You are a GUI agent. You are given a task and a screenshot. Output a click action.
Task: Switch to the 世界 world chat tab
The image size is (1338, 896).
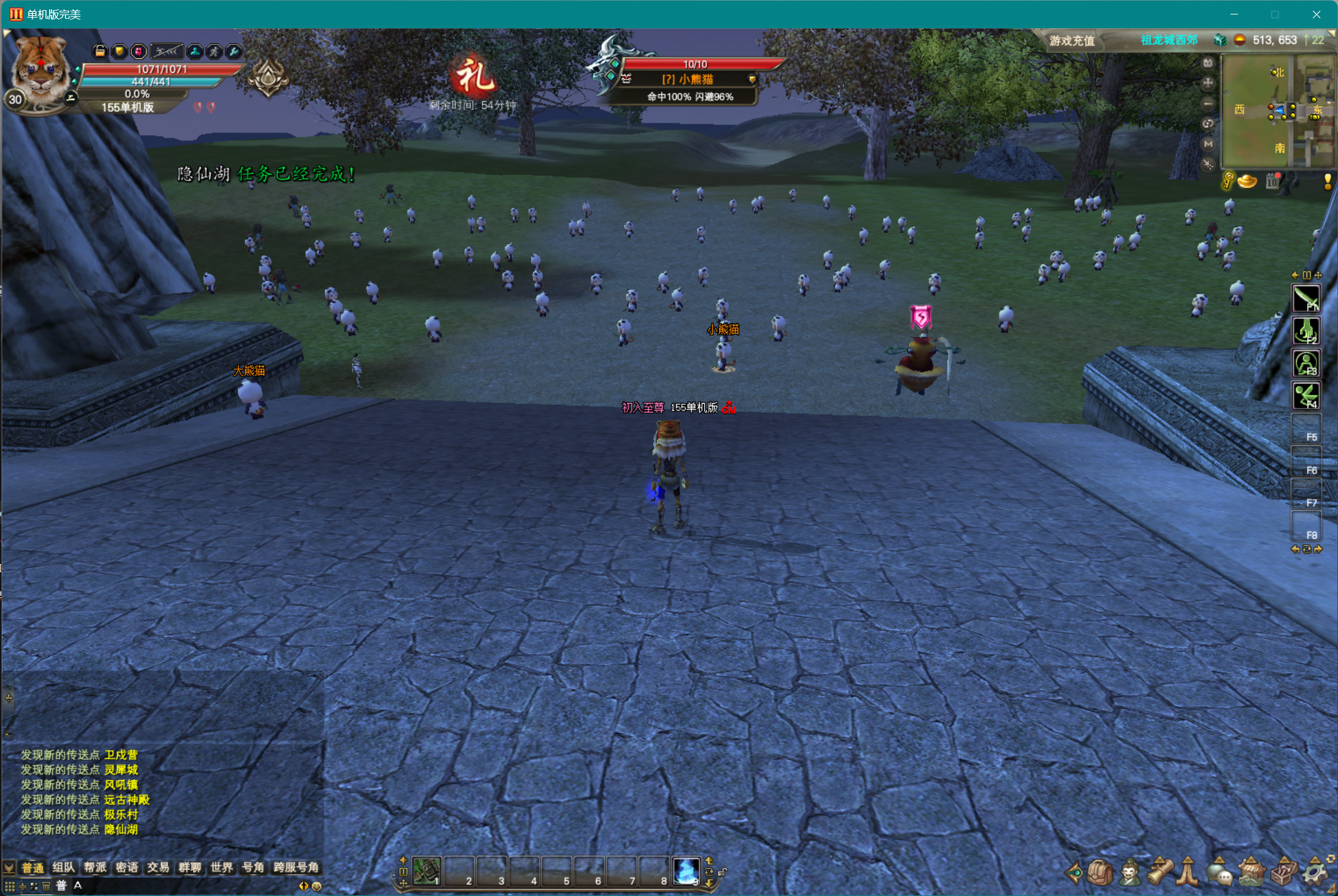click(x=221, y=868)
